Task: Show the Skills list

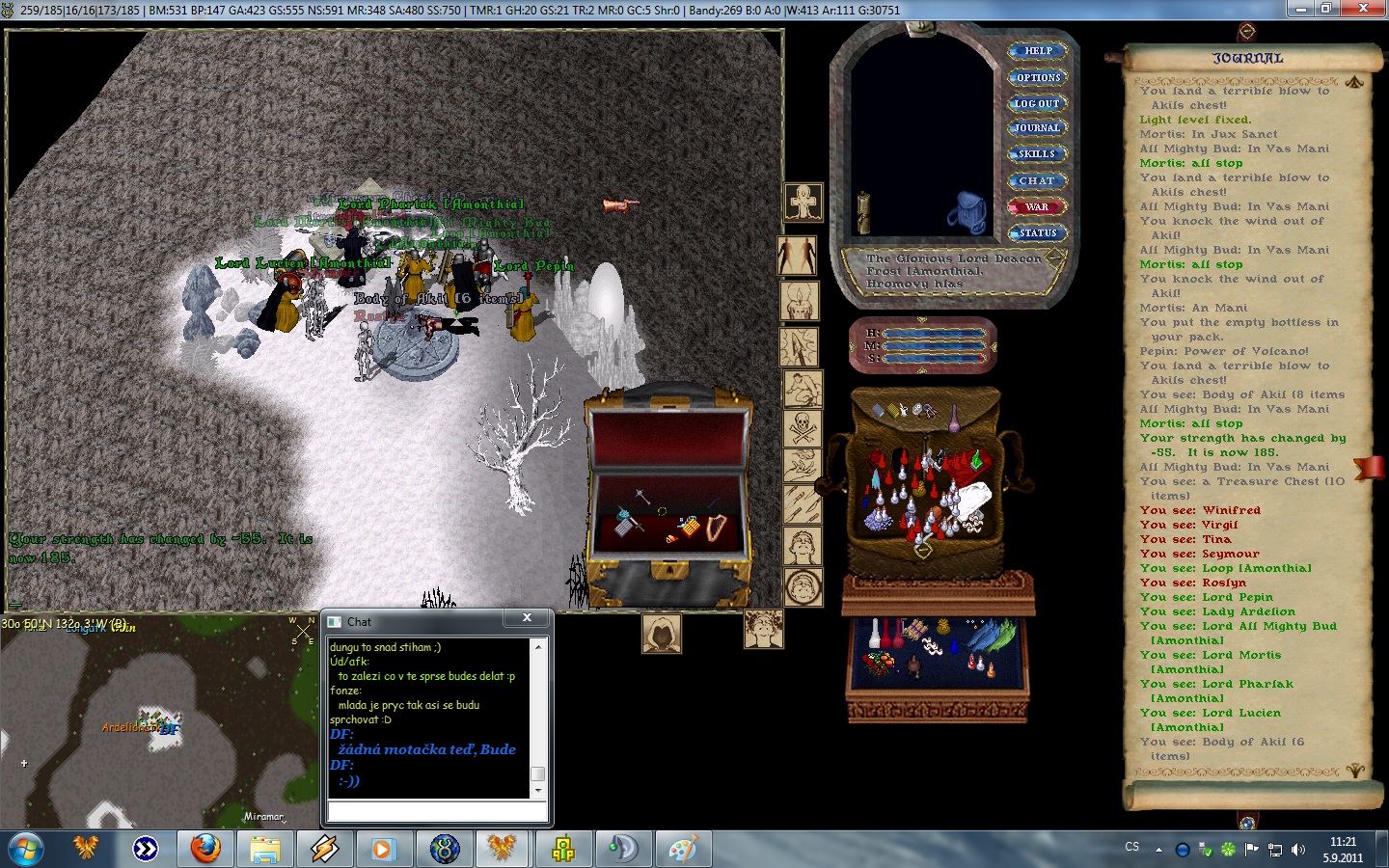Action: [x=1037, y=154]
